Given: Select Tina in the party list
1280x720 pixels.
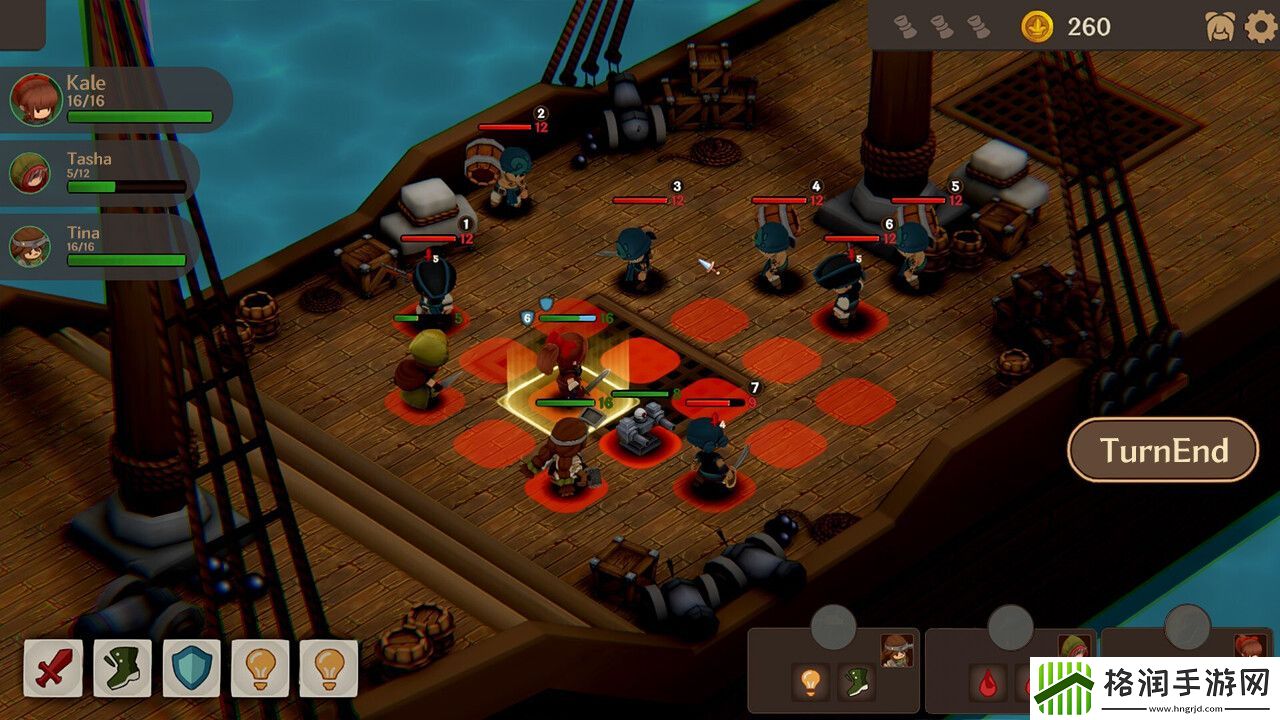Looking at the screenshot, I should 98,246.
